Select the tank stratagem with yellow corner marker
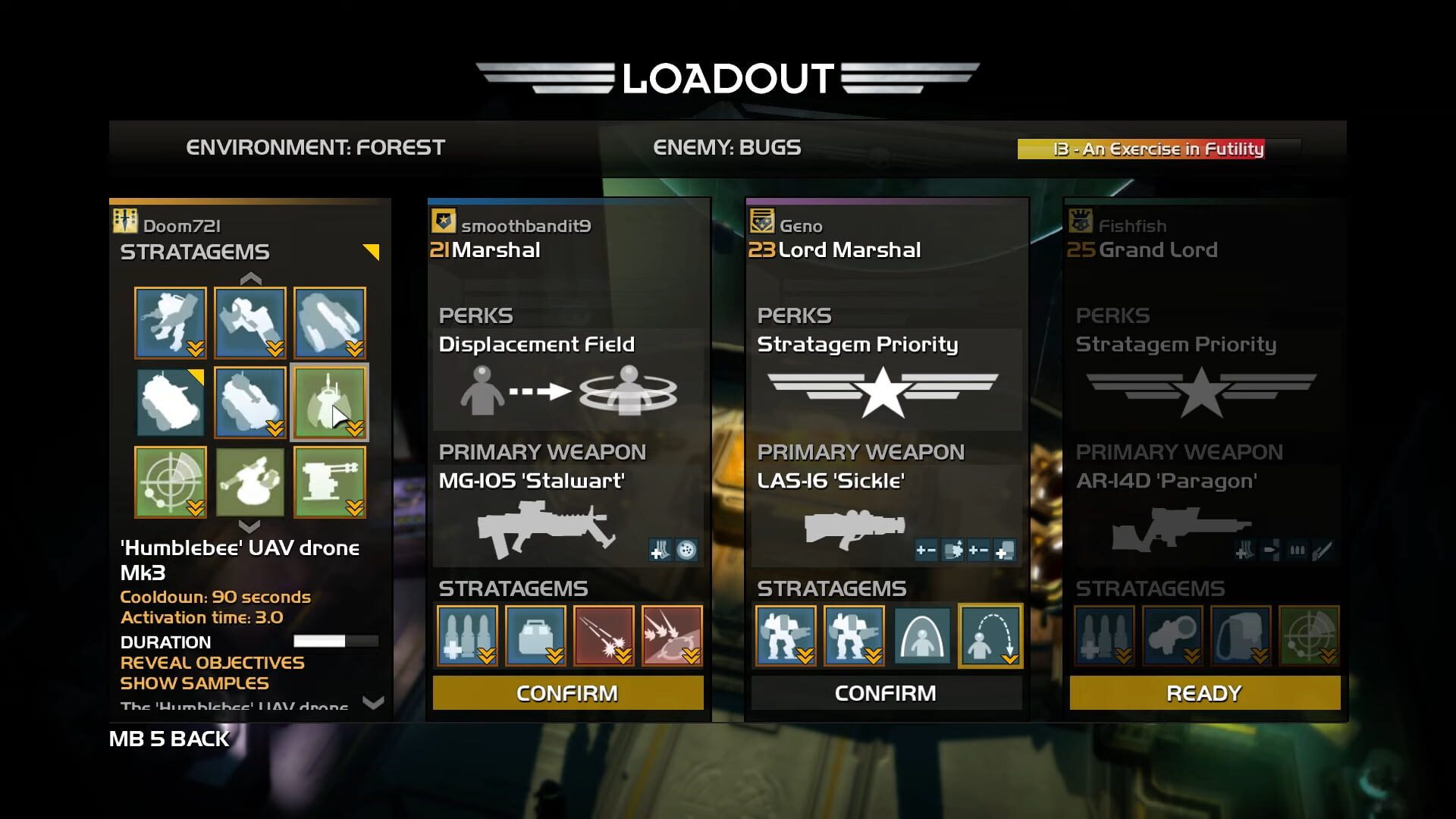Screen dimensions: 1456x819 [x=170, y=402]
